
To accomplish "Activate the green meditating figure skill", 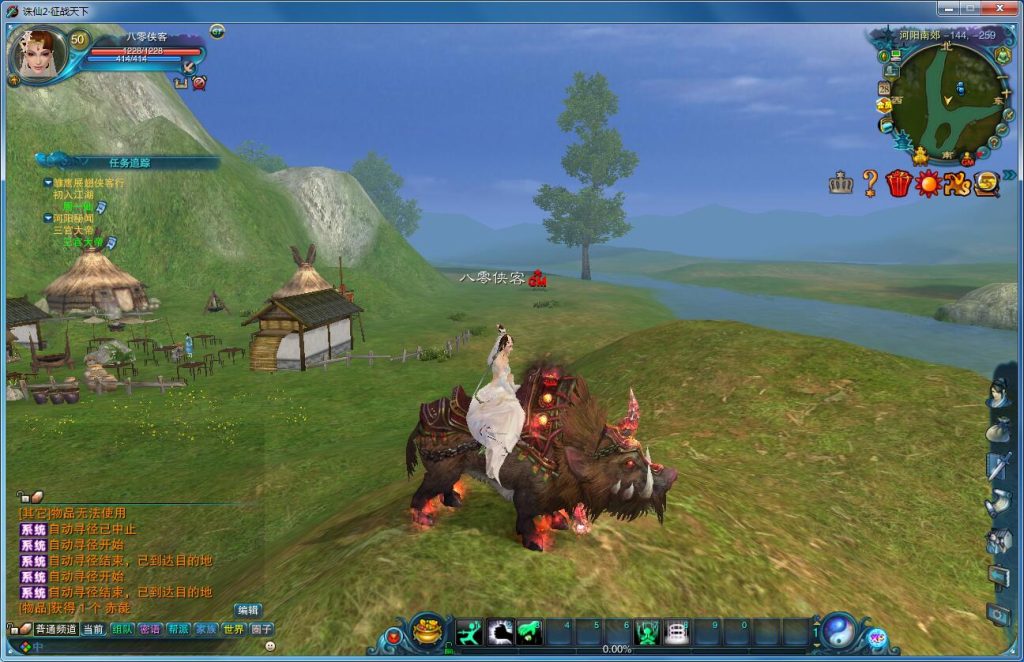I will tap(646, 632).
